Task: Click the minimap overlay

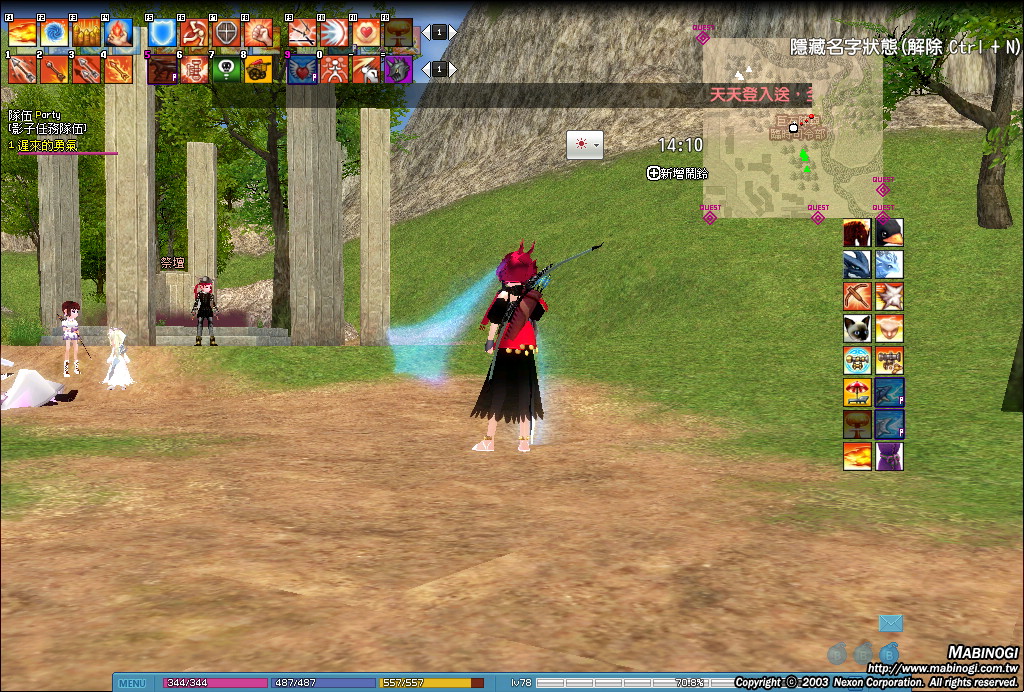Action: 792,128
